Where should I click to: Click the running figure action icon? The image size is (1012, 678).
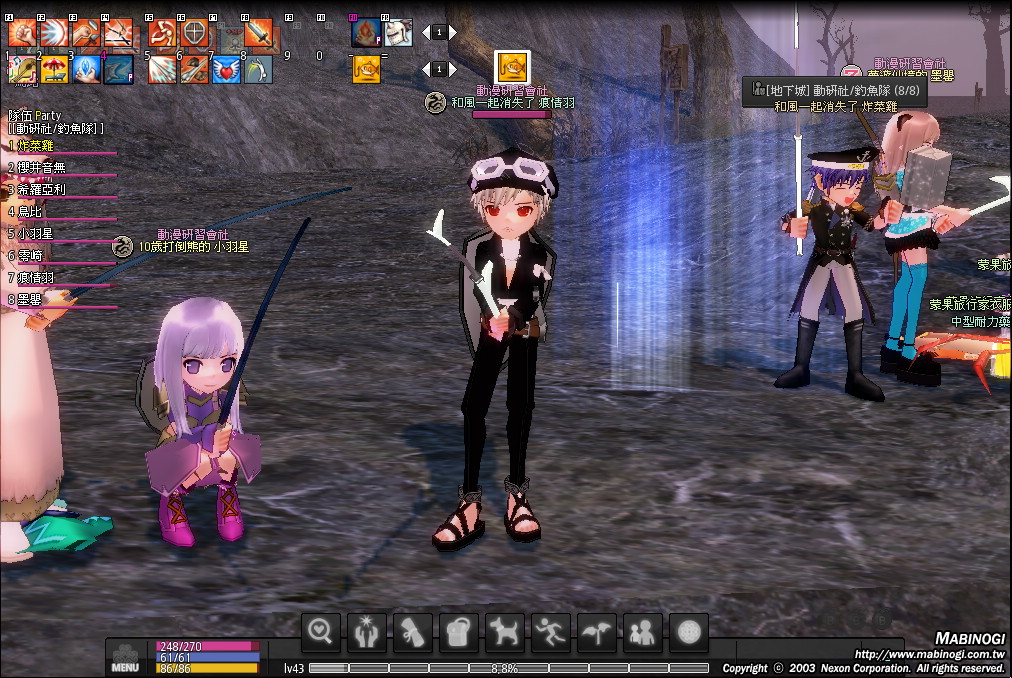click(x=550, y=632)
